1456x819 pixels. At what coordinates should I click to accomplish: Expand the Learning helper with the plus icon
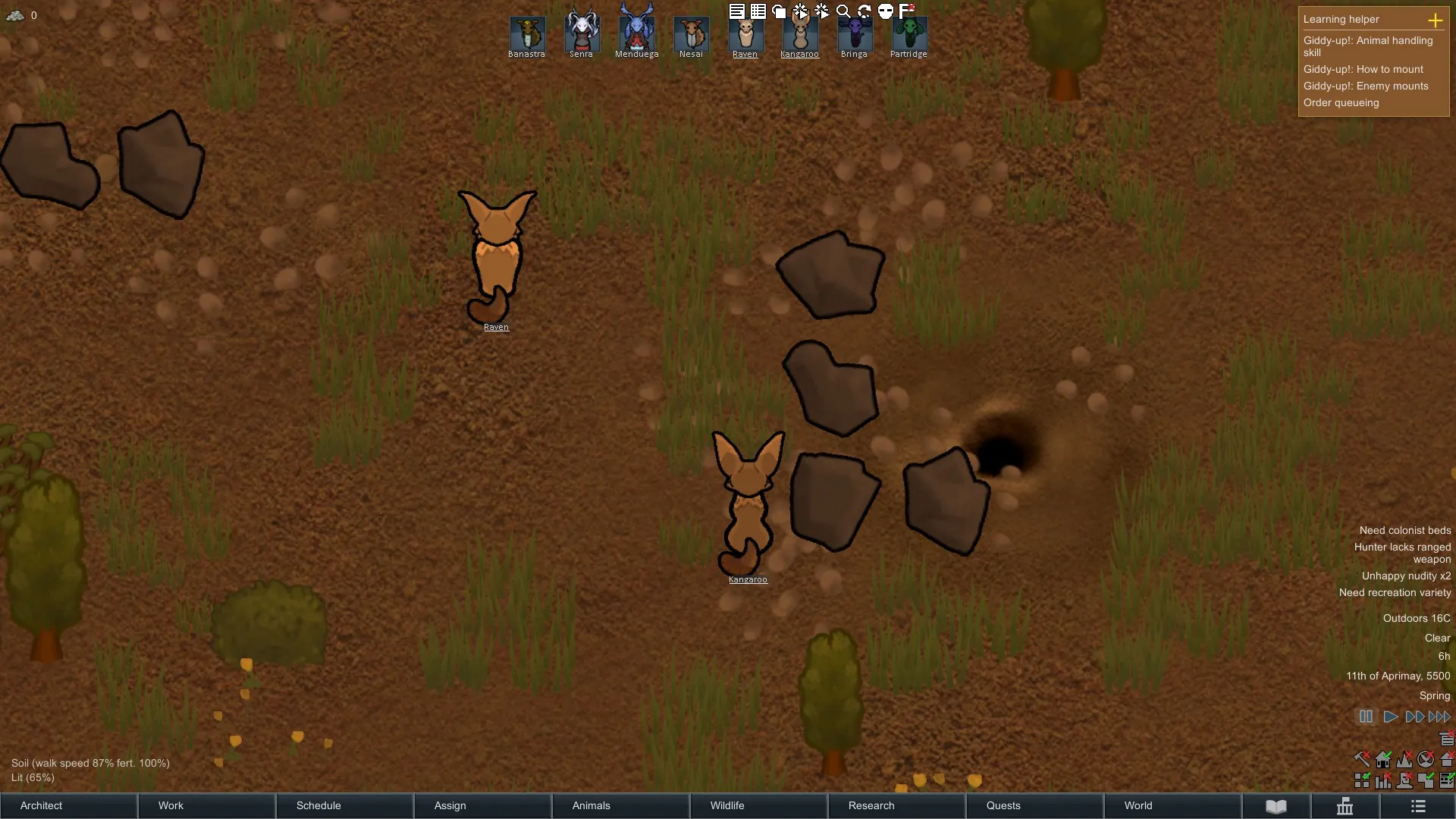point(1435,20)
